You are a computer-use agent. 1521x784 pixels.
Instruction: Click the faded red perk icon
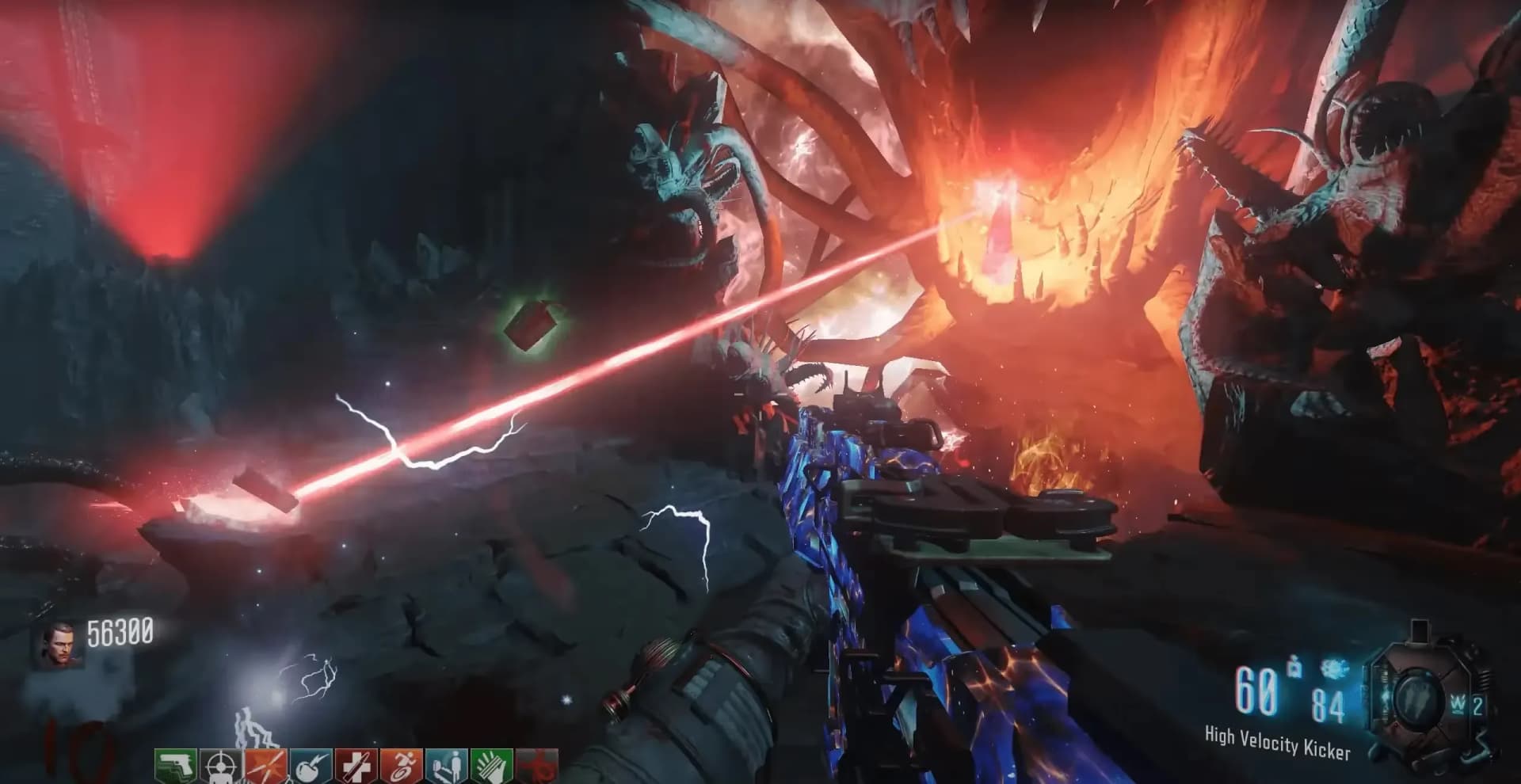(536, 765)
